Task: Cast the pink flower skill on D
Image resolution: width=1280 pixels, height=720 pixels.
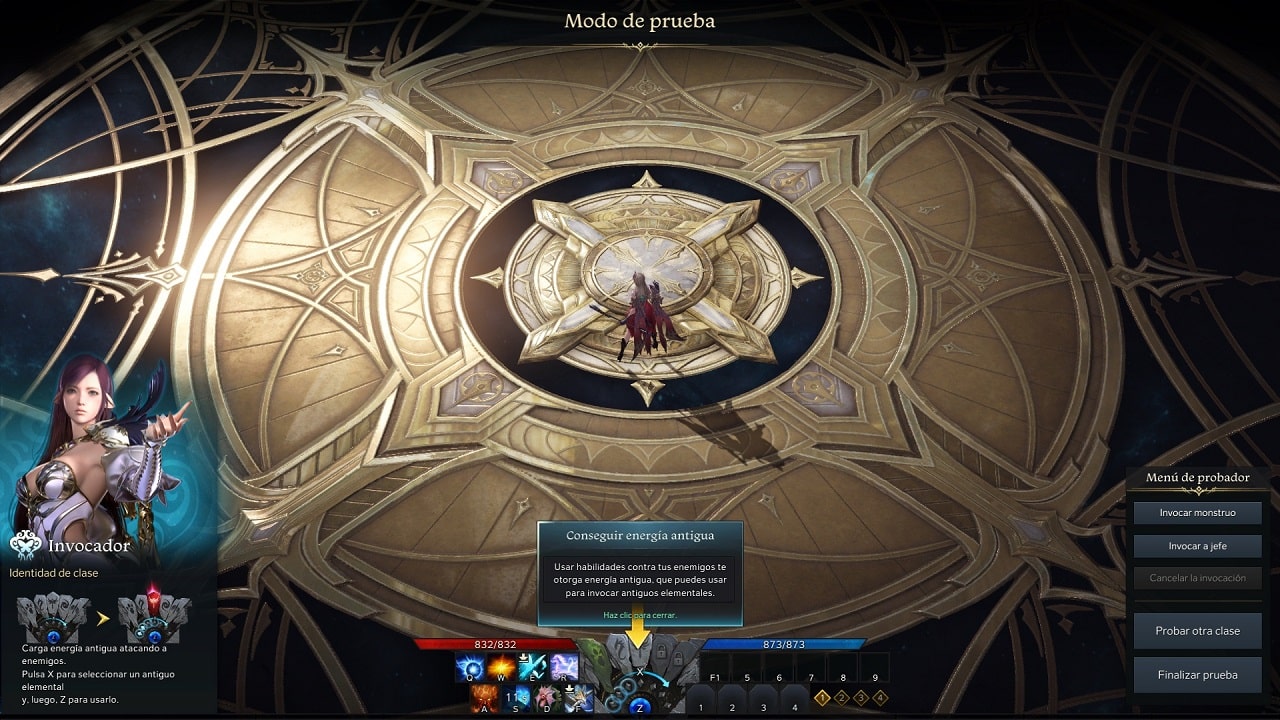Action: click(547, 698)
